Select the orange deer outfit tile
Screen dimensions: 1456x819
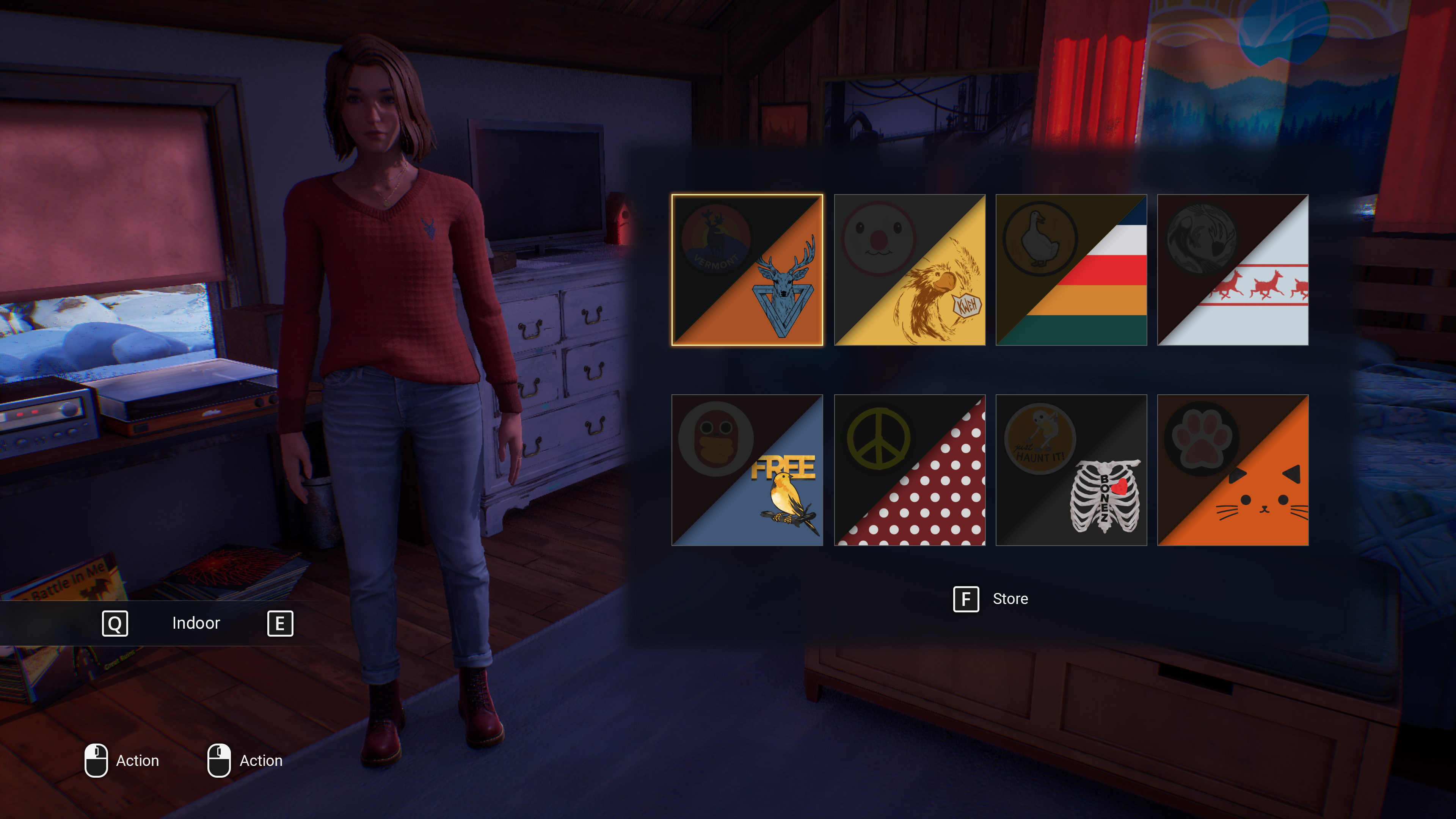click(747, 270)
